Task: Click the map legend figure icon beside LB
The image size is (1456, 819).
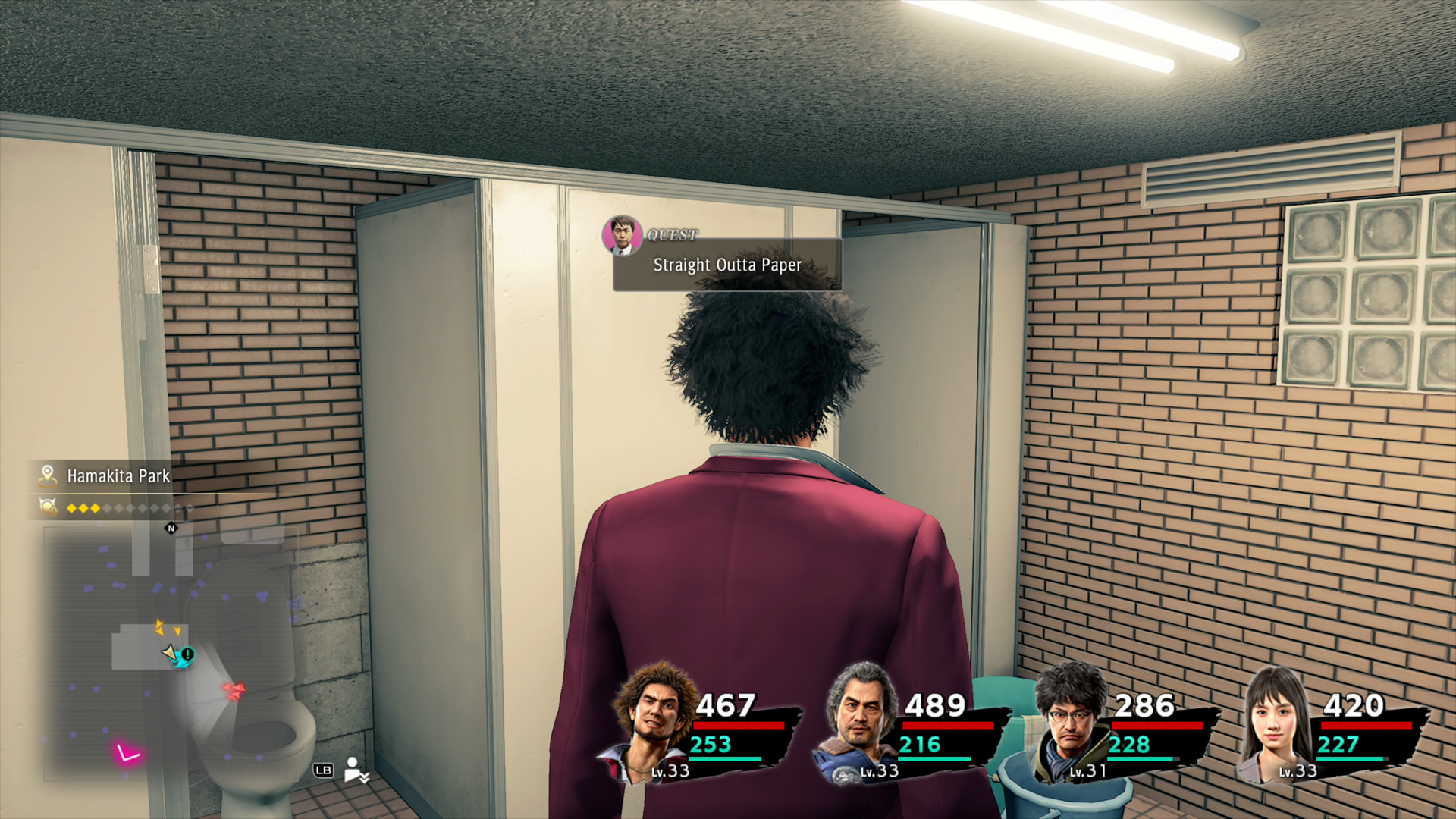Action: tap(353, 770)
